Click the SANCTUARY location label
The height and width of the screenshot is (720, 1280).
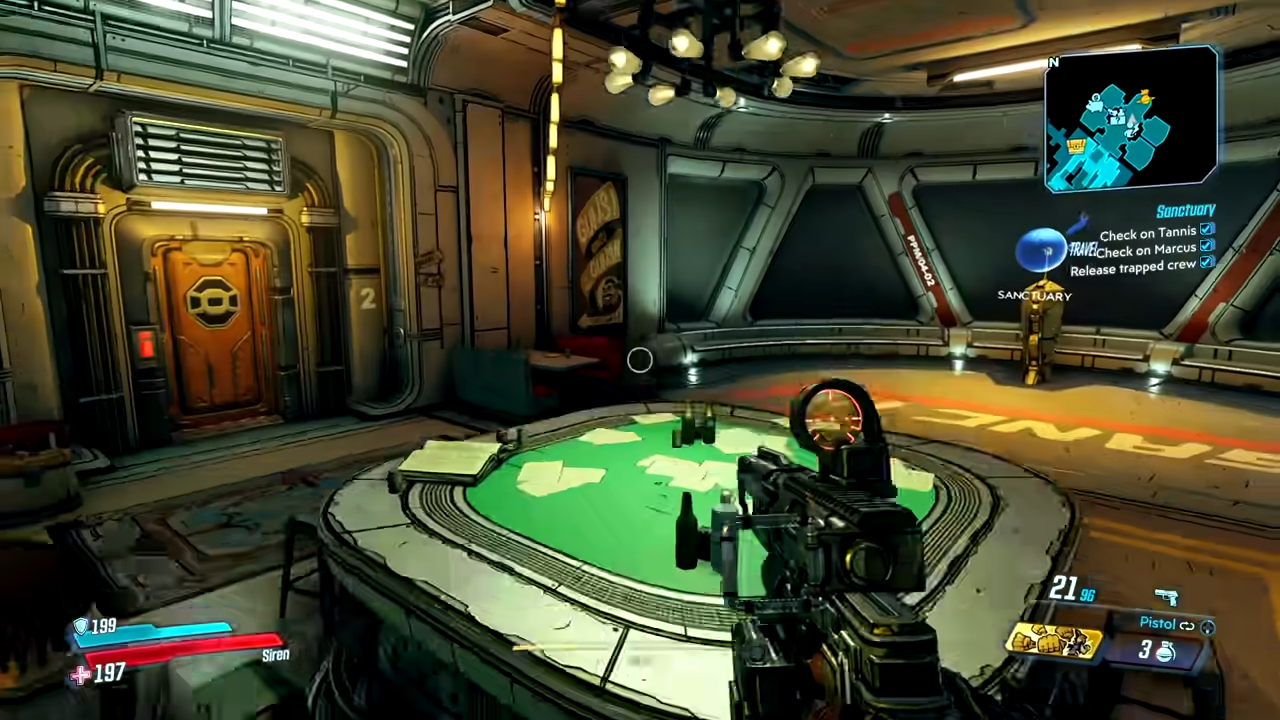[1034, 295]
